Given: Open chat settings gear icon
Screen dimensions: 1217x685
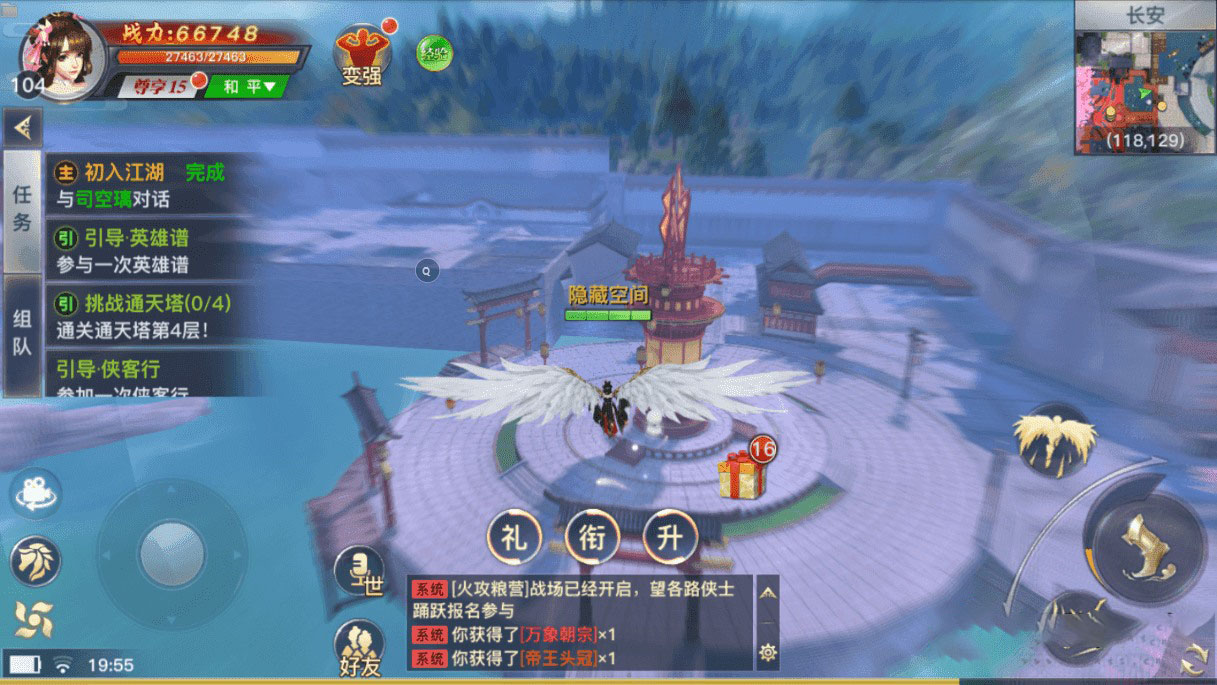Looking at the screenshot, I should click(x=768, y=652).
